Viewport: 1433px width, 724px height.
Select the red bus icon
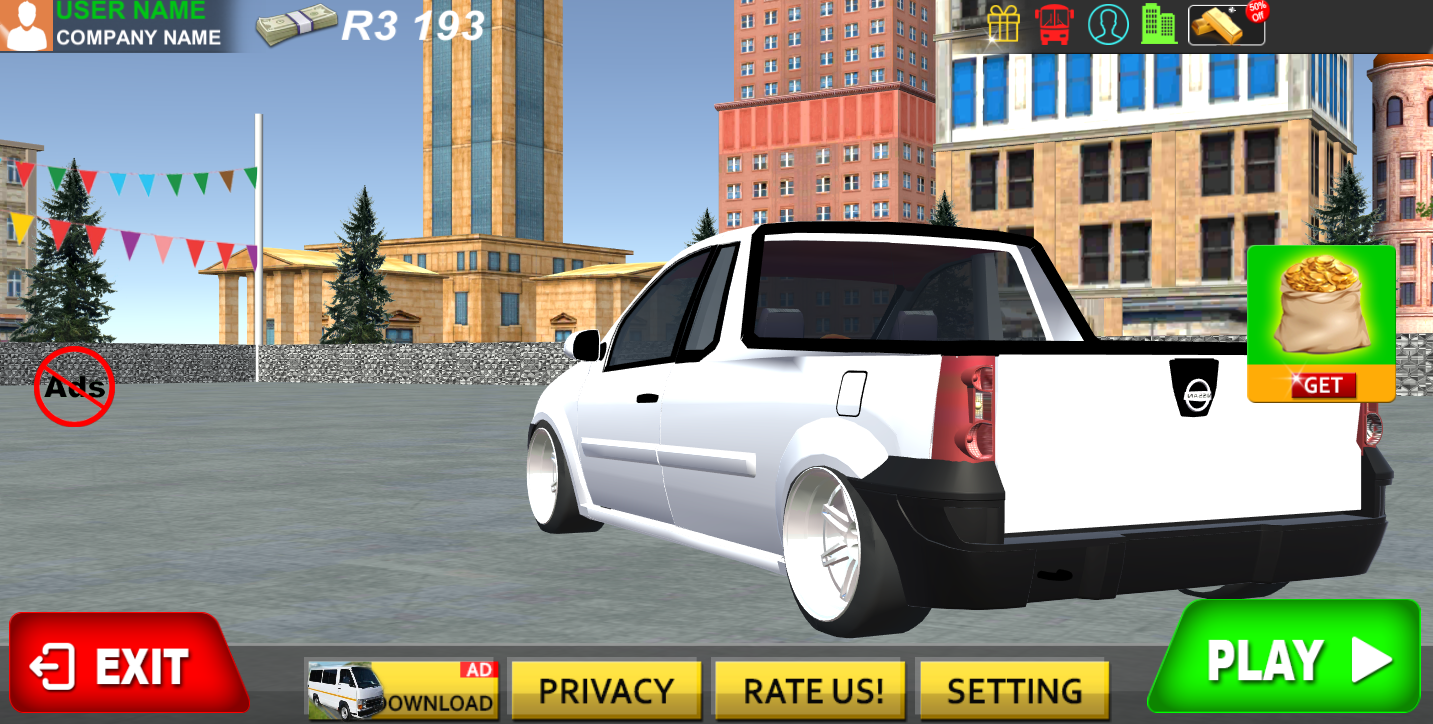[1056, 24]
